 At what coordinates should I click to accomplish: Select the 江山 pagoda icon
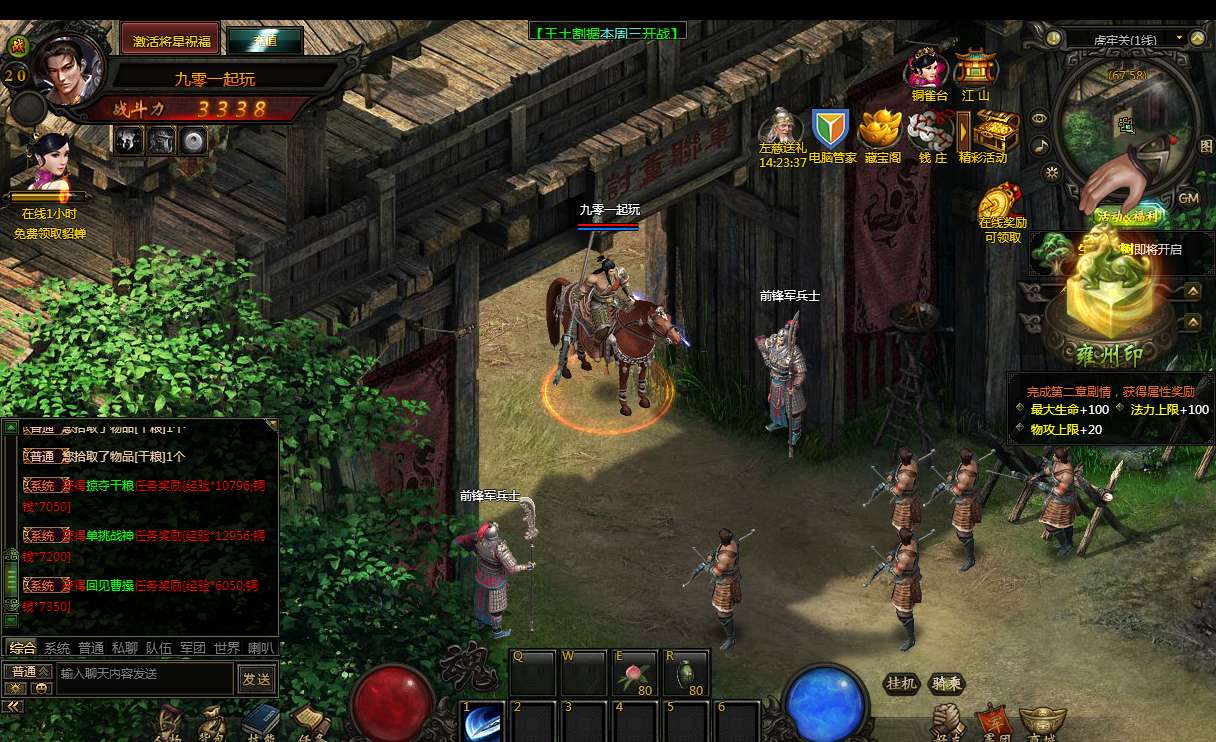pos(975,70)
